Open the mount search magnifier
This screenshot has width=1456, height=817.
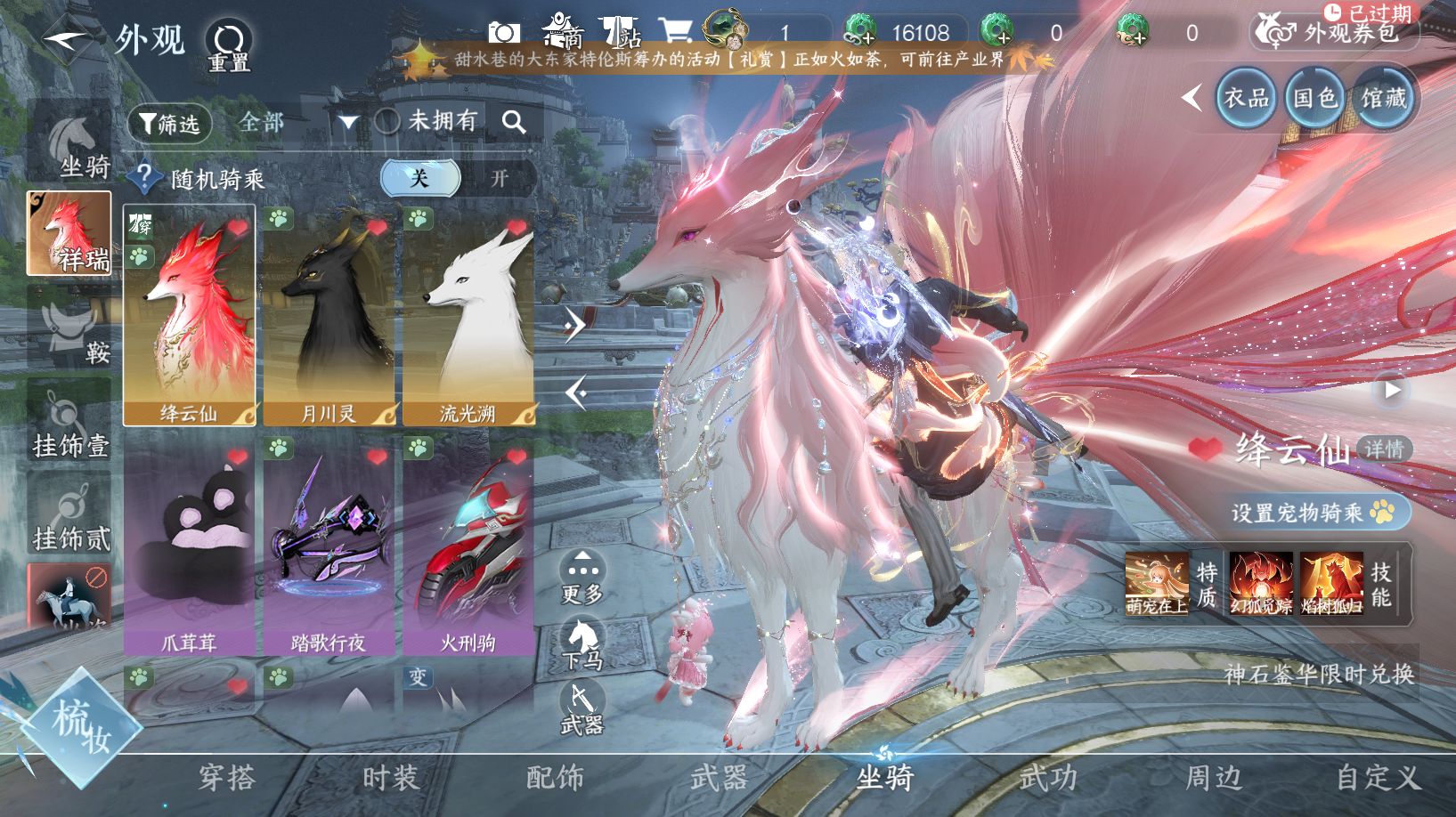click(x=514, y=122)
